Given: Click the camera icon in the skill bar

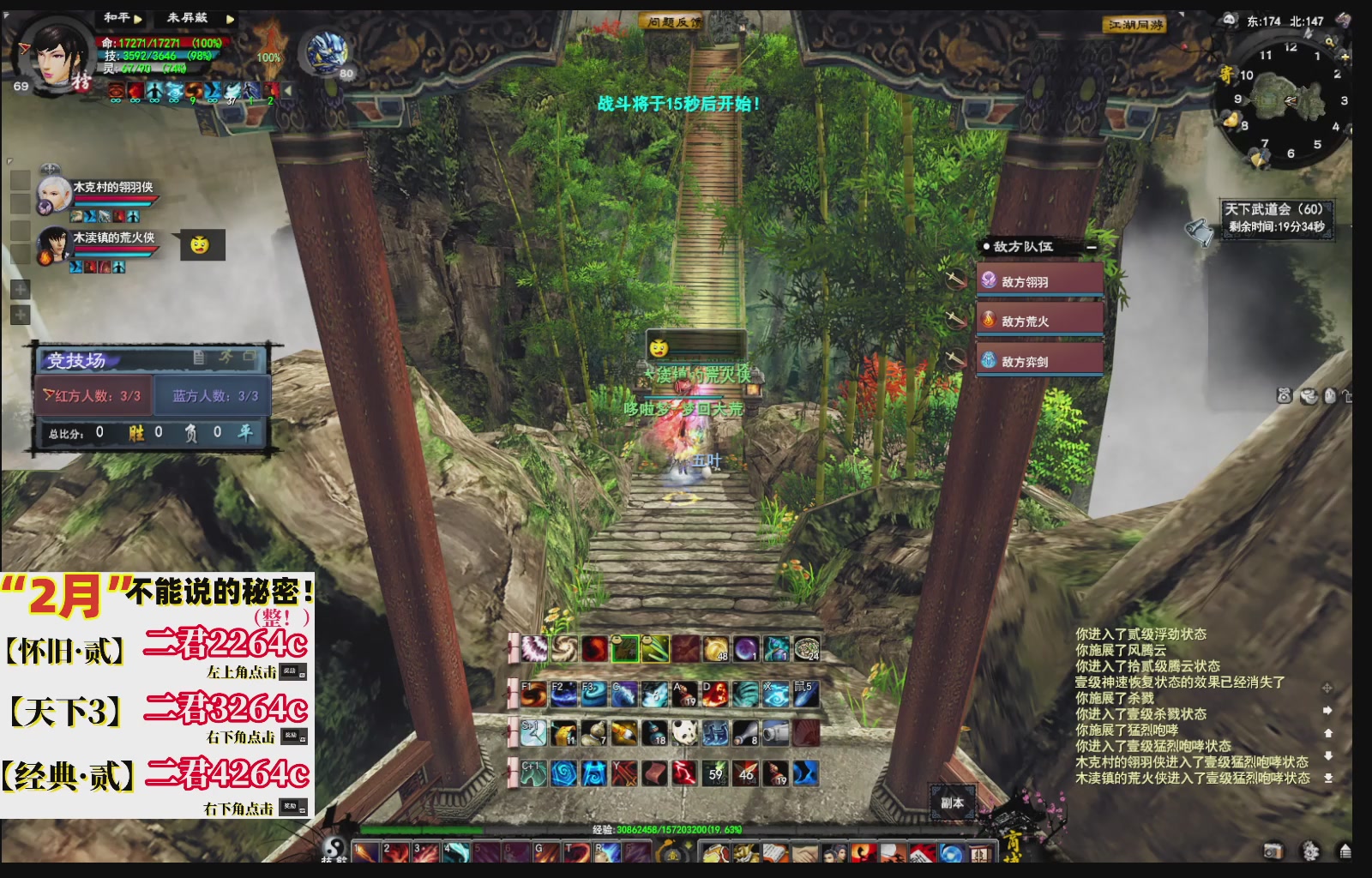Looking at the screenshot, I should coord(775,734).
